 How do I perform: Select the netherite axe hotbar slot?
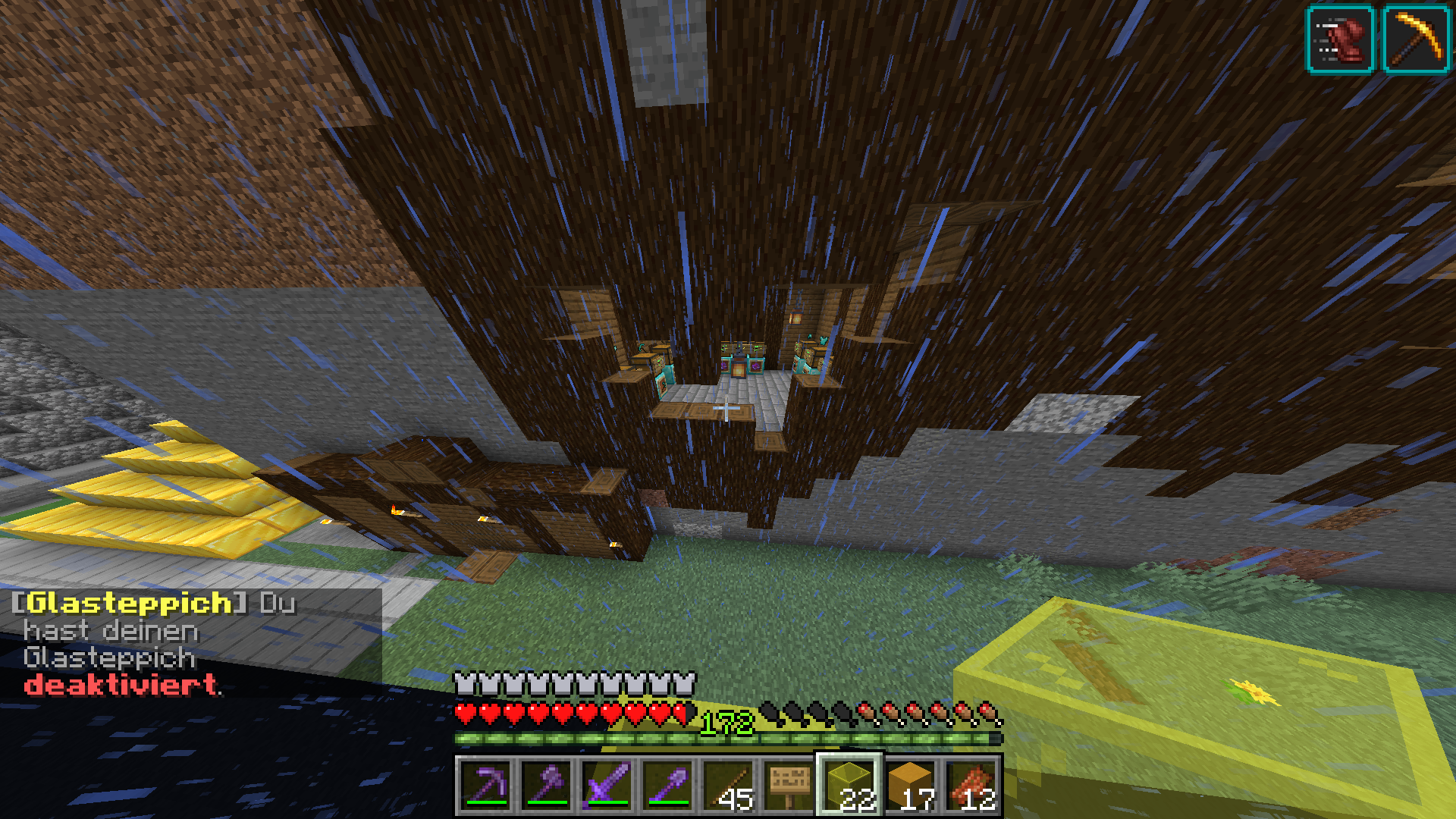[x=547, y=785]
